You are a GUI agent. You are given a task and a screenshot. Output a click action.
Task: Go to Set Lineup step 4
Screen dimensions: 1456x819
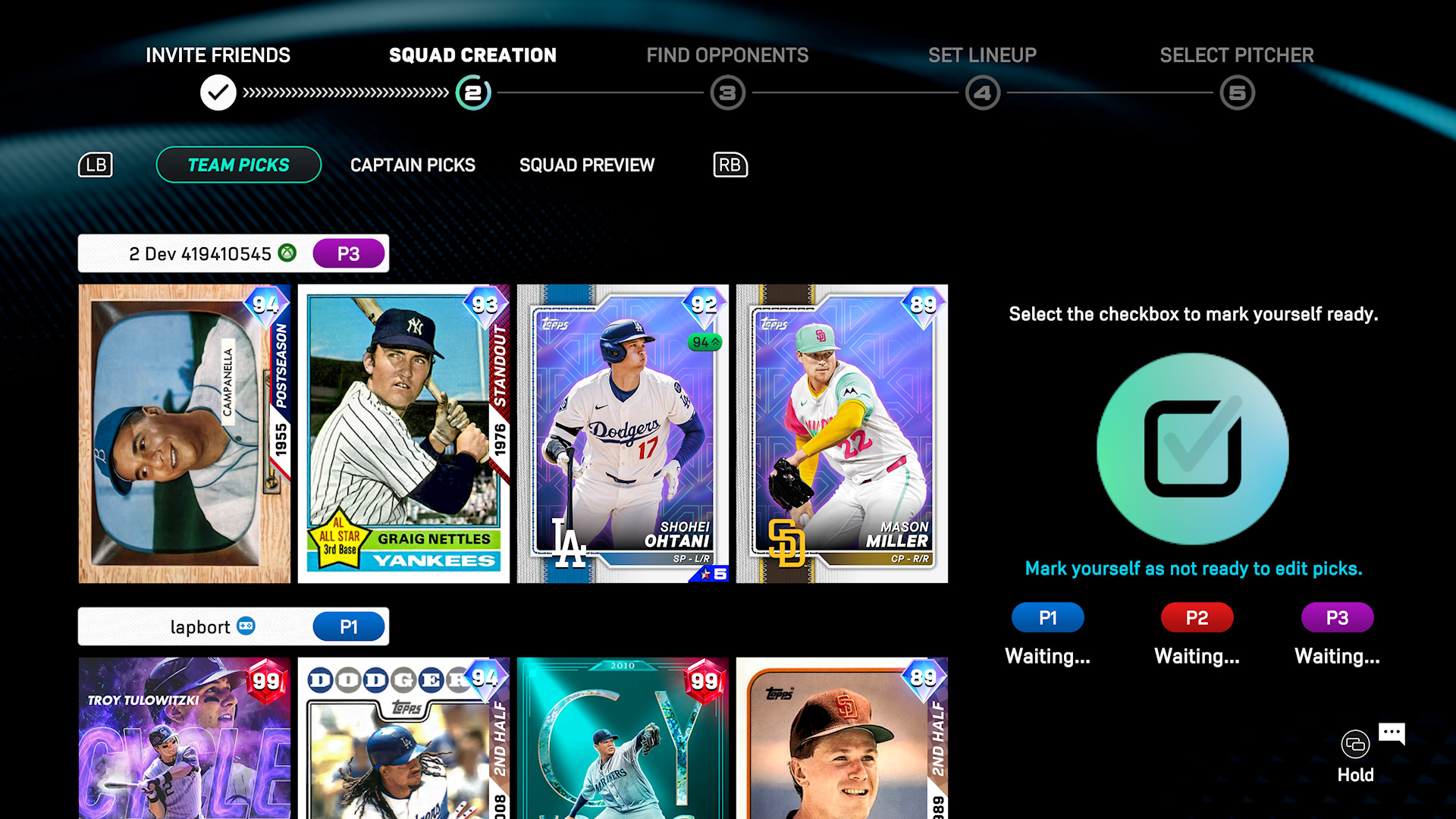982,93
